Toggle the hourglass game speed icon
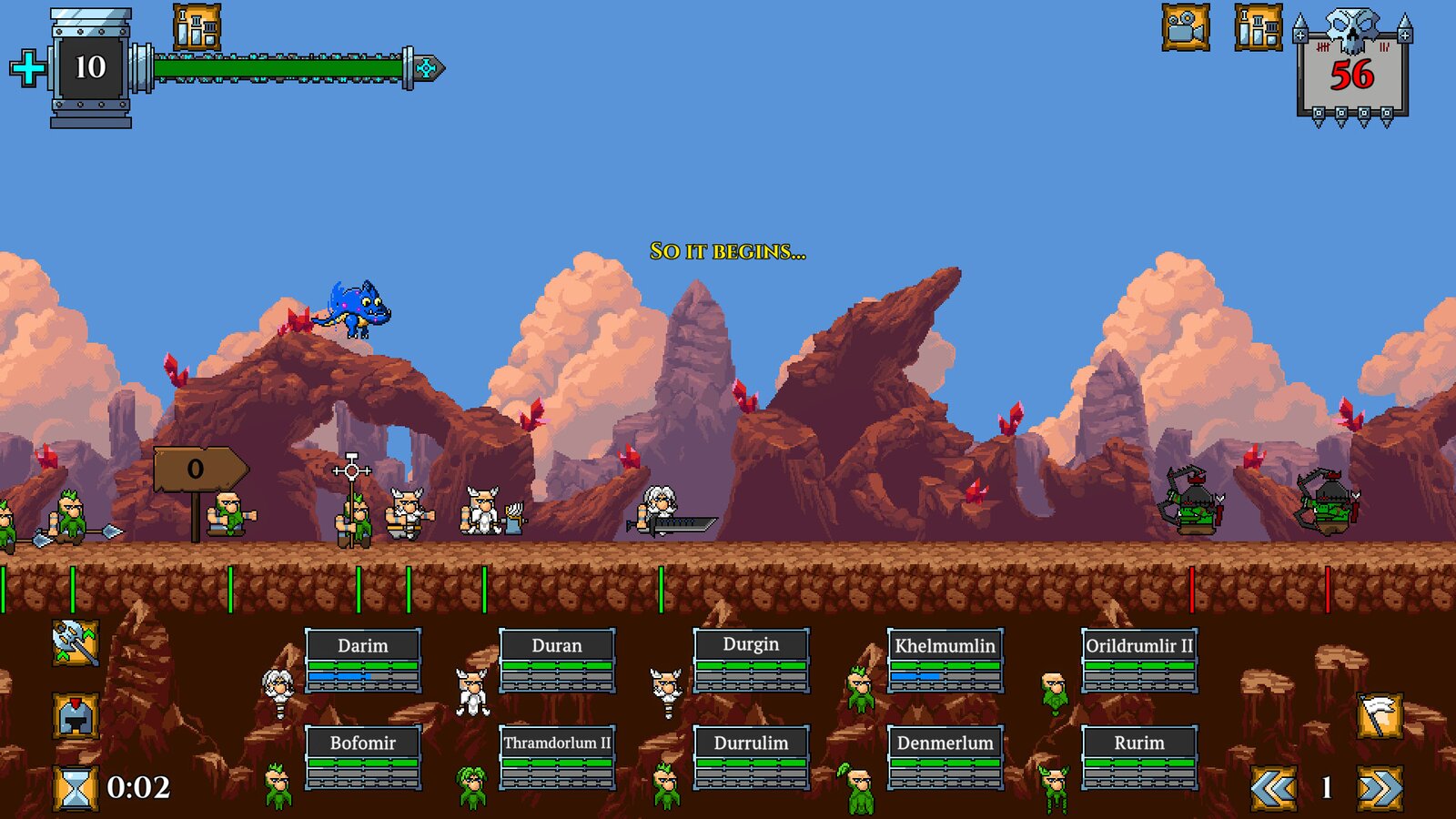The image size is (1456, 819). (x=76, y=787)
